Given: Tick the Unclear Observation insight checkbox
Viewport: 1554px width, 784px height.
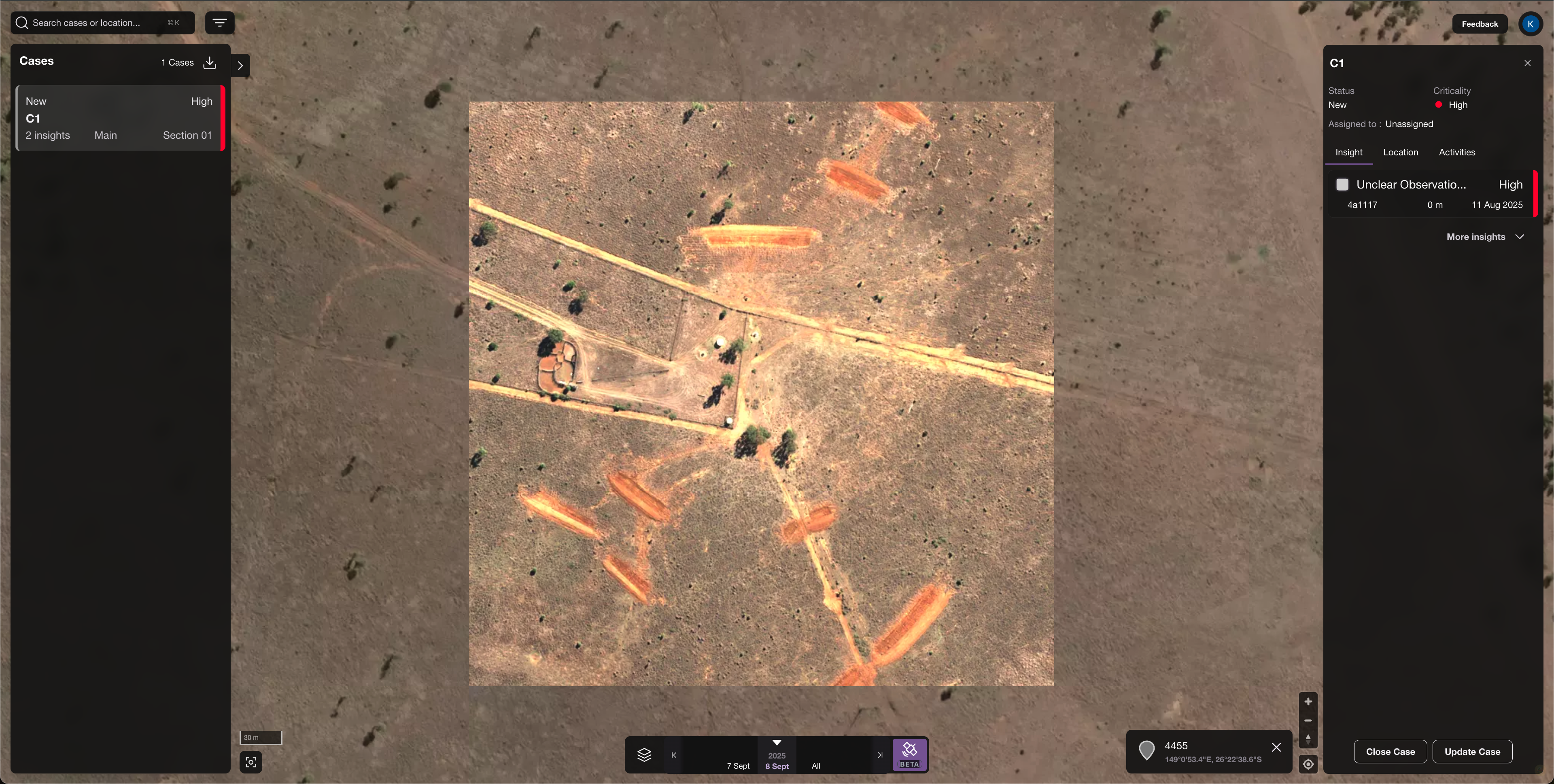Looking at the screenshot, I should tap(1342, 184).
